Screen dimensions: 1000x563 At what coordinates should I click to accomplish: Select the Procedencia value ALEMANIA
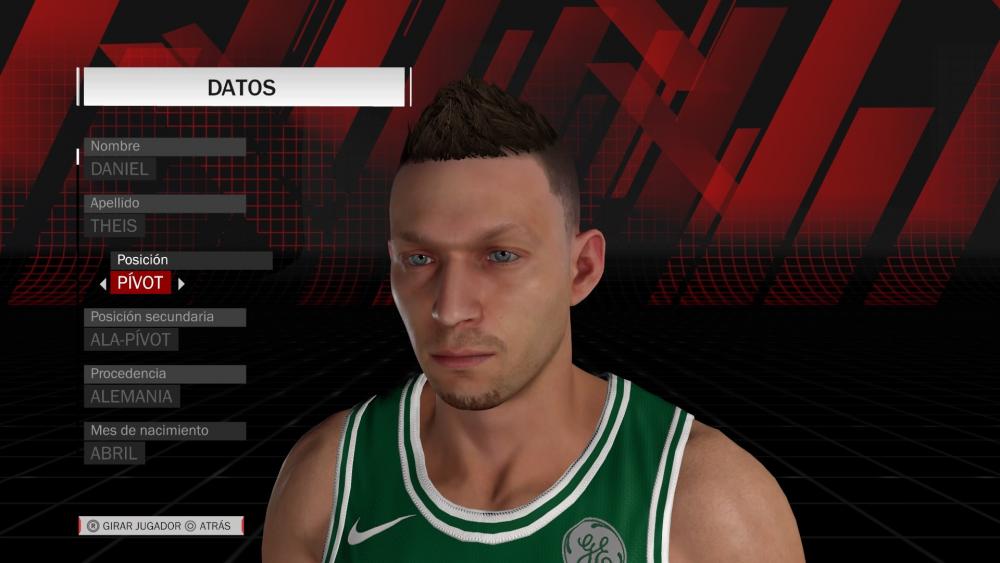[132, 396]
